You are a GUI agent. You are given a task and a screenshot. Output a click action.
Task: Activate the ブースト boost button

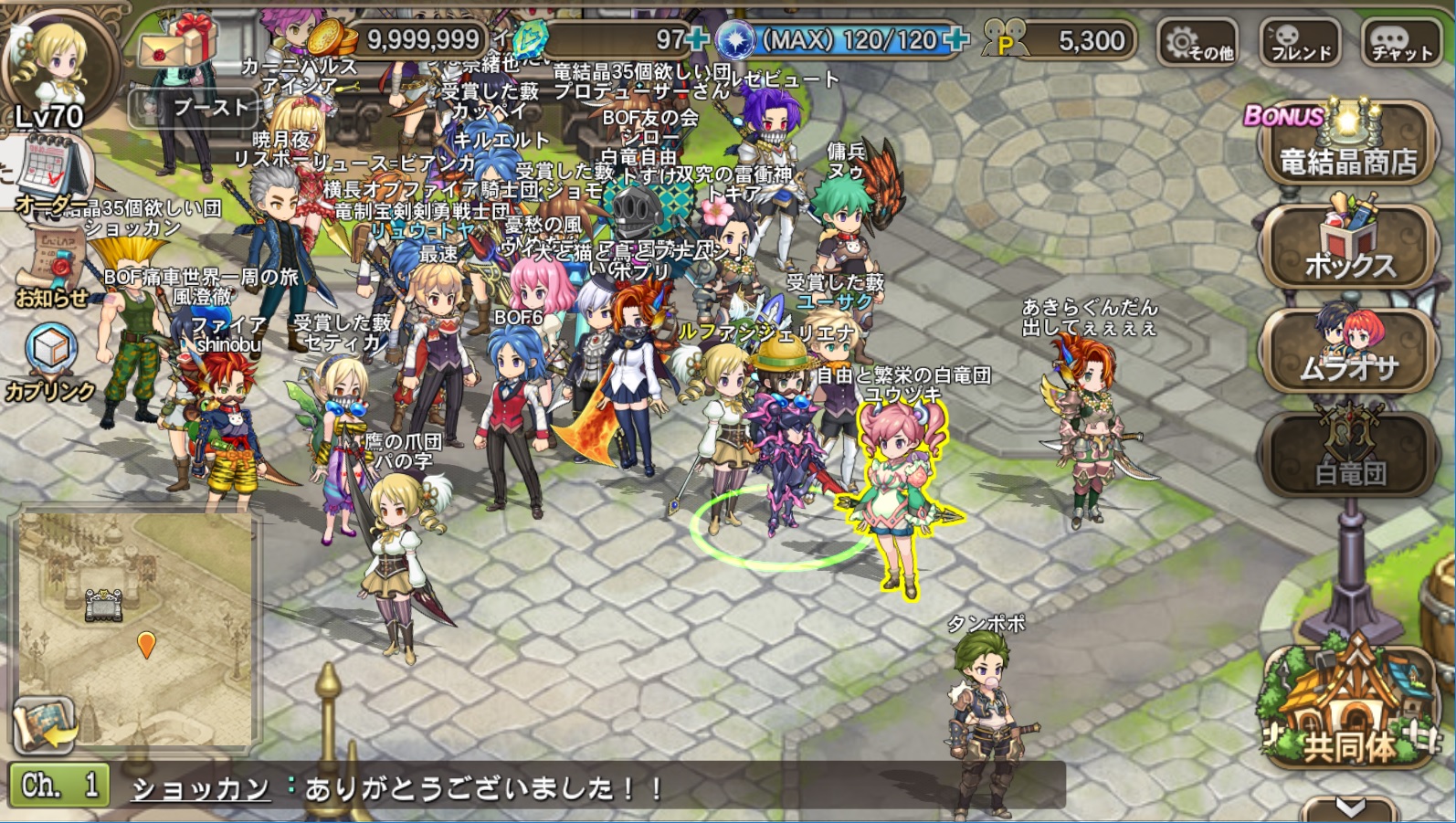click(196, 109)
